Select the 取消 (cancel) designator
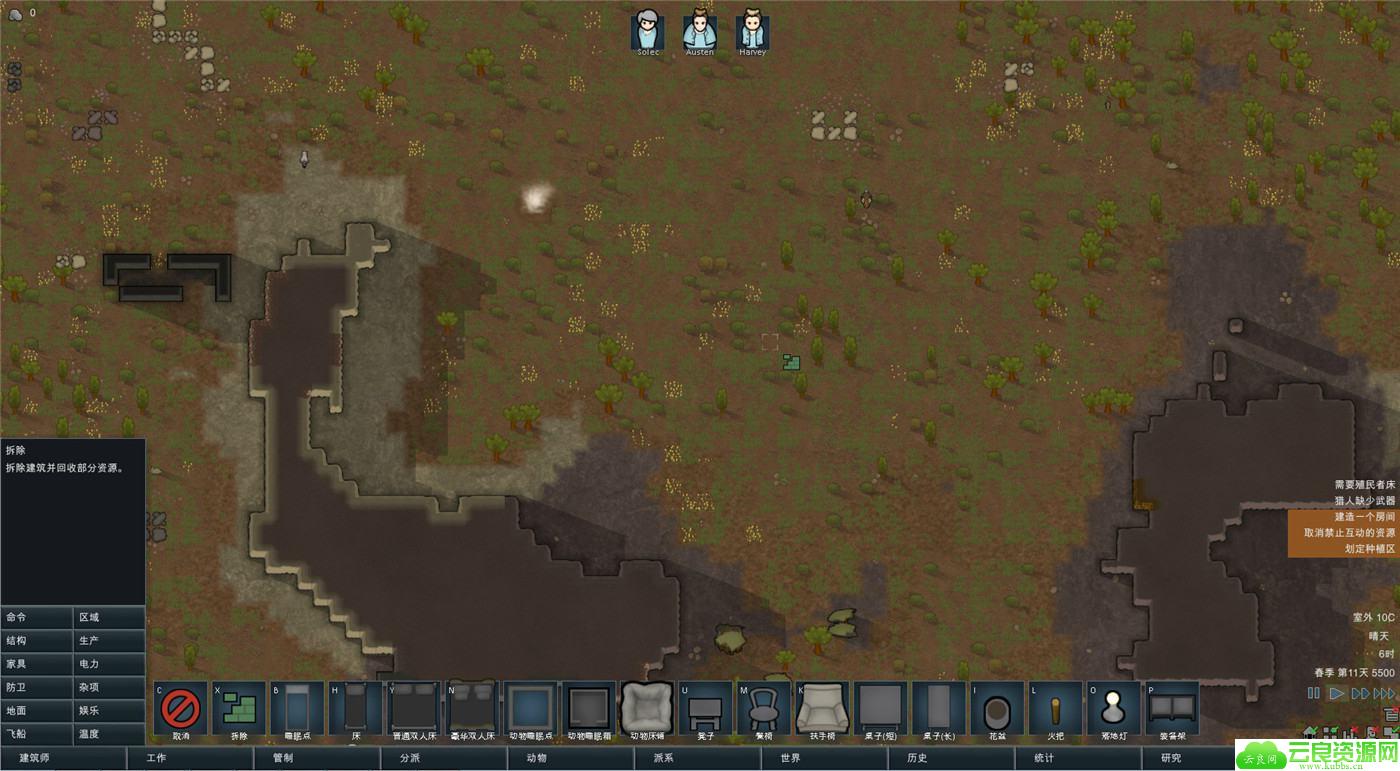This screenshot has width=1400, height=771. point(181,708)
